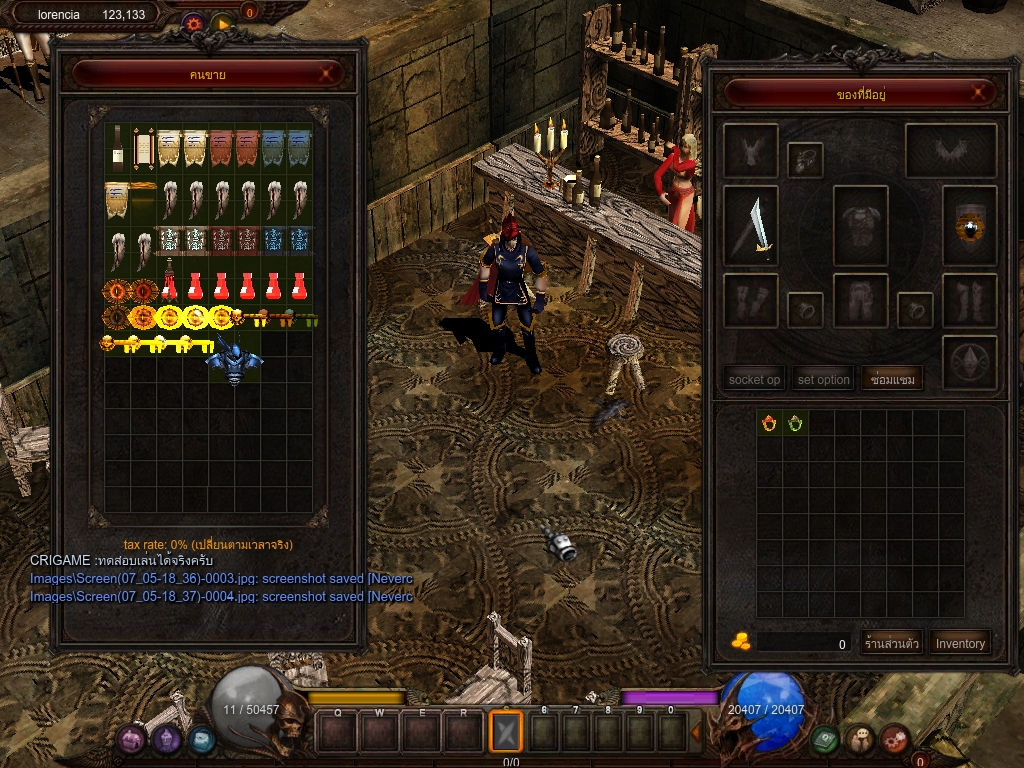Select the highlighted crossed-swords skill slot
Image resolution: width=1024 pixels, height=768 pixels.
pyautogui.click(x=506, y=731)
